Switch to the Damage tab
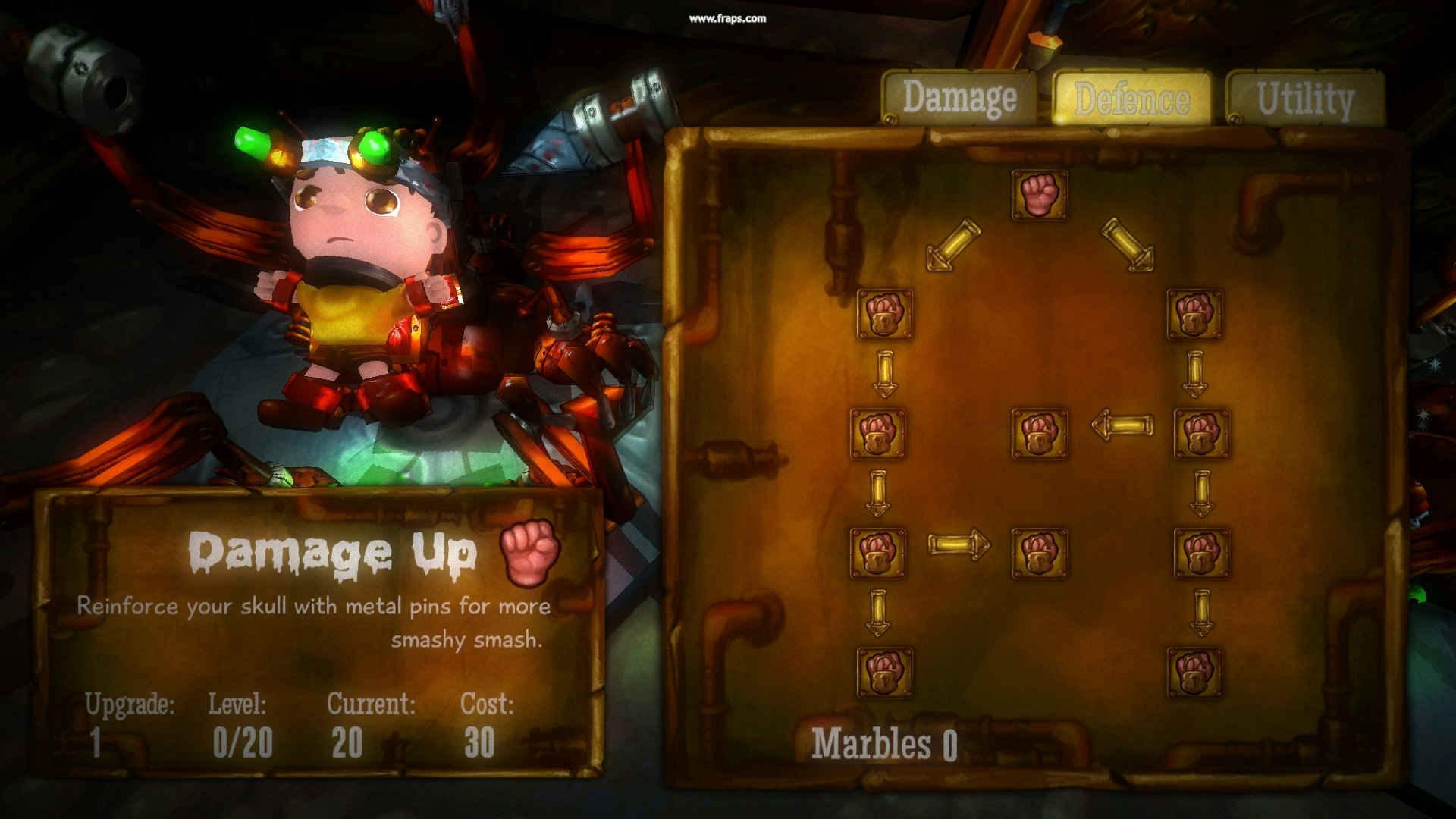The height and width of the screenshot is (819, 1456). 959,98
